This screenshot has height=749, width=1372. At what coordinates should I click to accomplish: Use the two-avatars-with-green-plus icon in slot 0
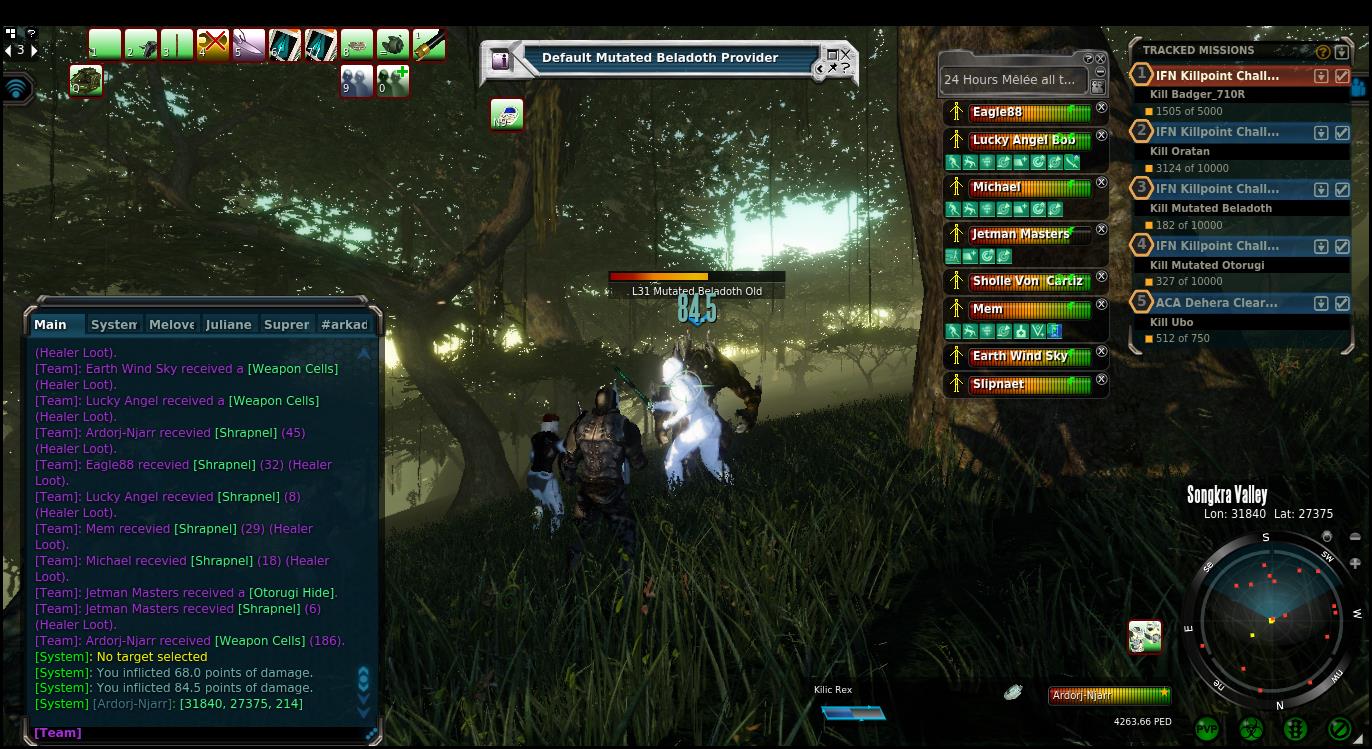(x=392, y=80)
